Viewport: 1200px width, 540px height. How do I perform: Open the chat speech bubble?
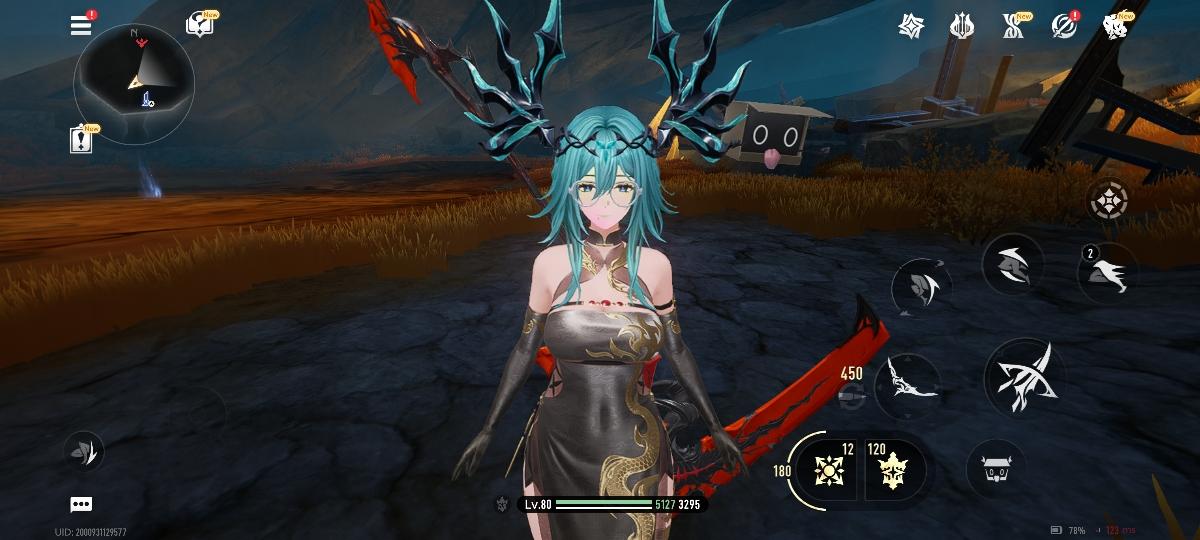pyautogui.click(x=82, y=504)
